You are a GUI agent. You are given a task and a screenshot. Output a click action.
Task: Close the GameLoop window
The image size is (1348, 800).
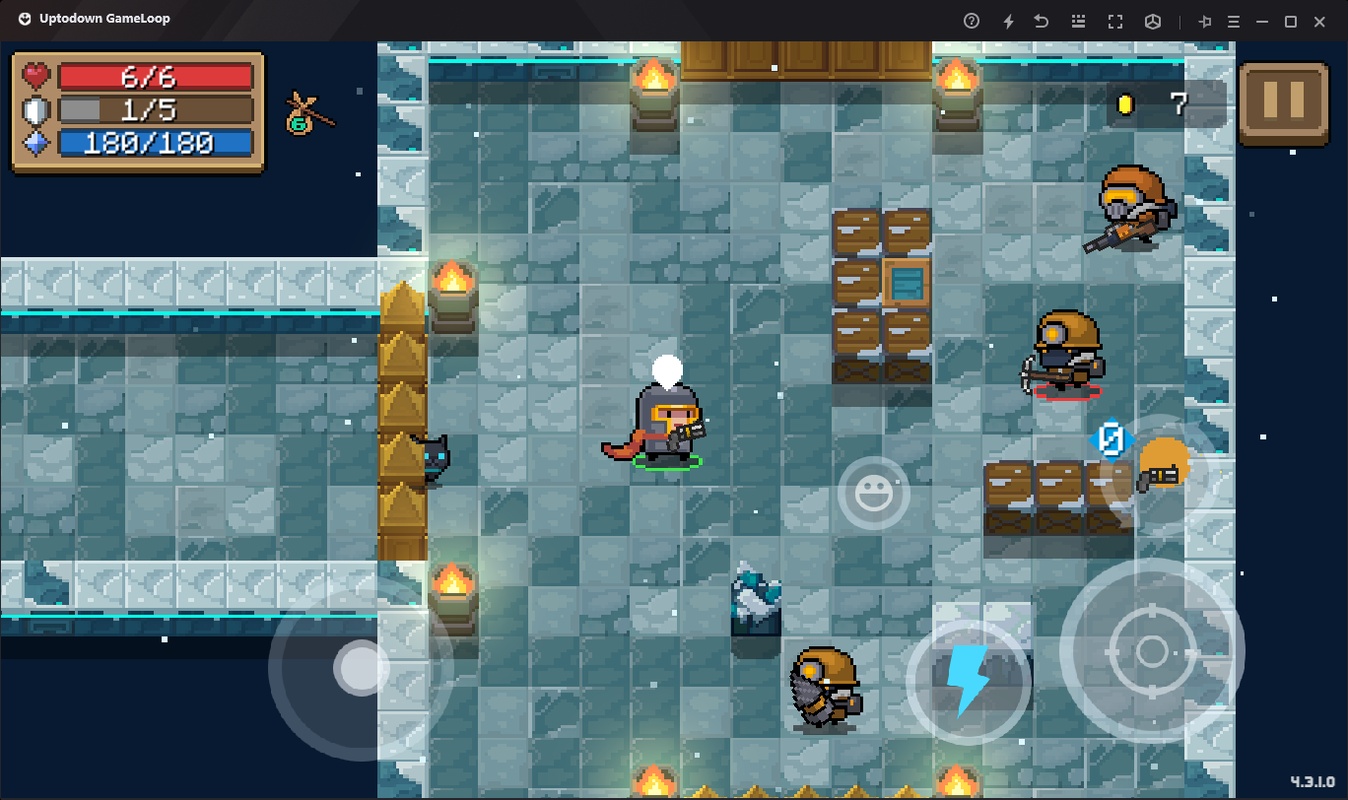tap(1320, 21)
